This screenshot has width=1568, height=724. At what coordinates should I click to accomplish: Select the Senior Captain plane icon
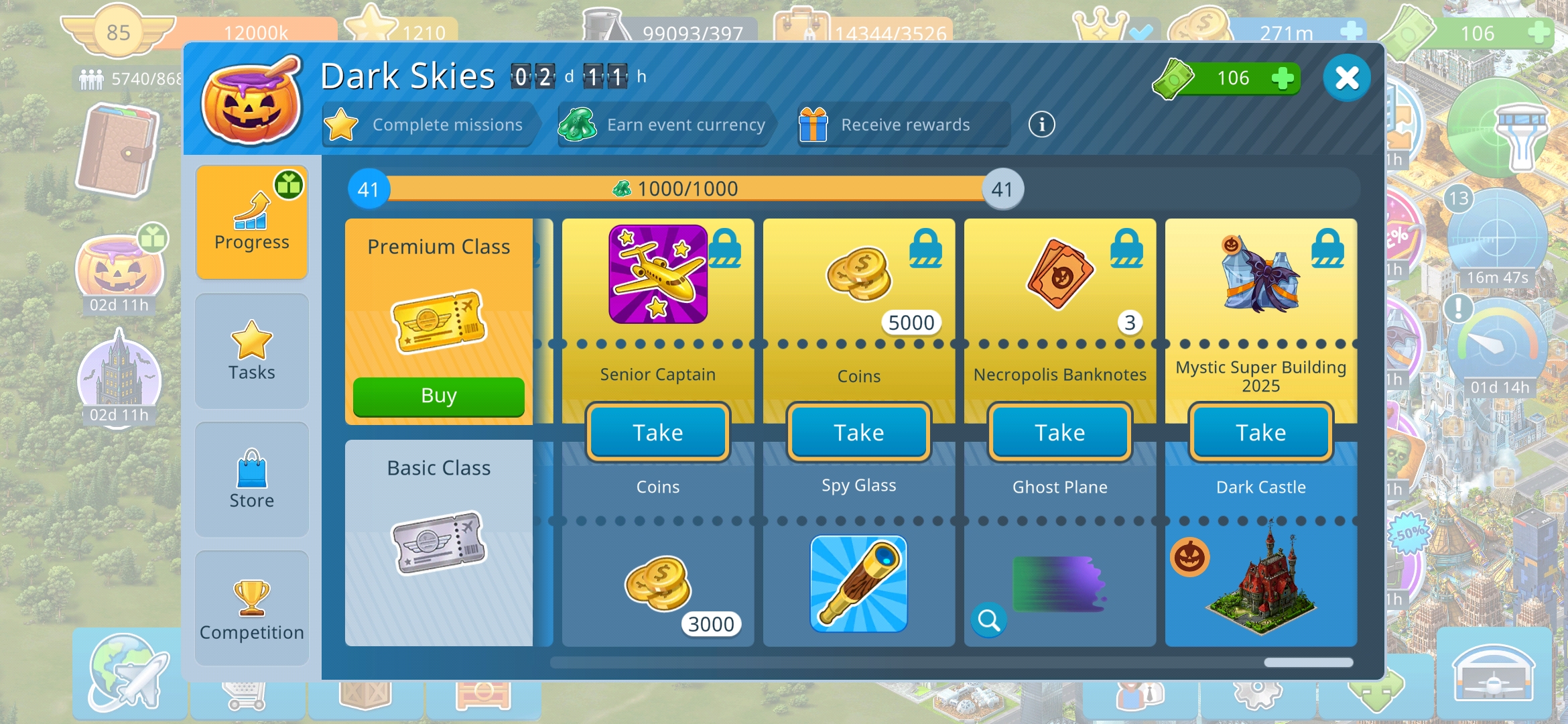(657, 274)
